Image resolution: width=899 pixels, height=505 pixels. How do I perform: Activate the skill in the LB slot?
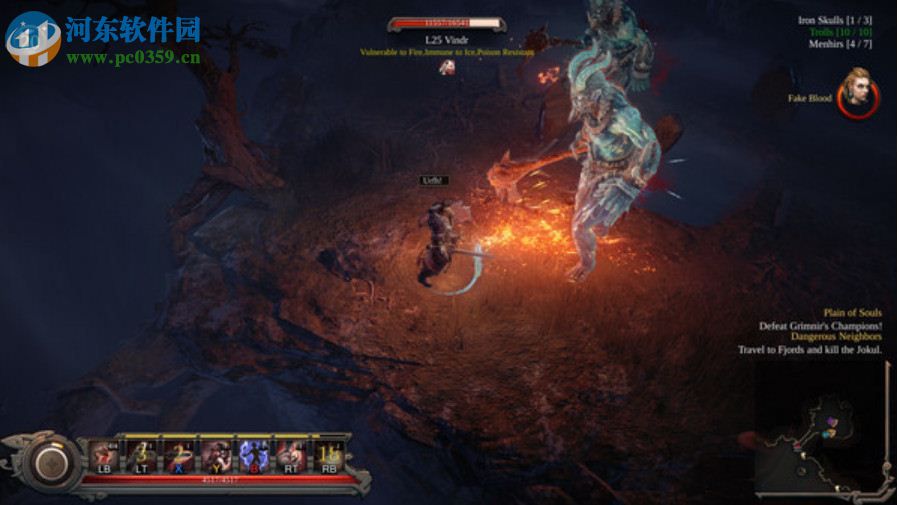(x=105, y=455)
